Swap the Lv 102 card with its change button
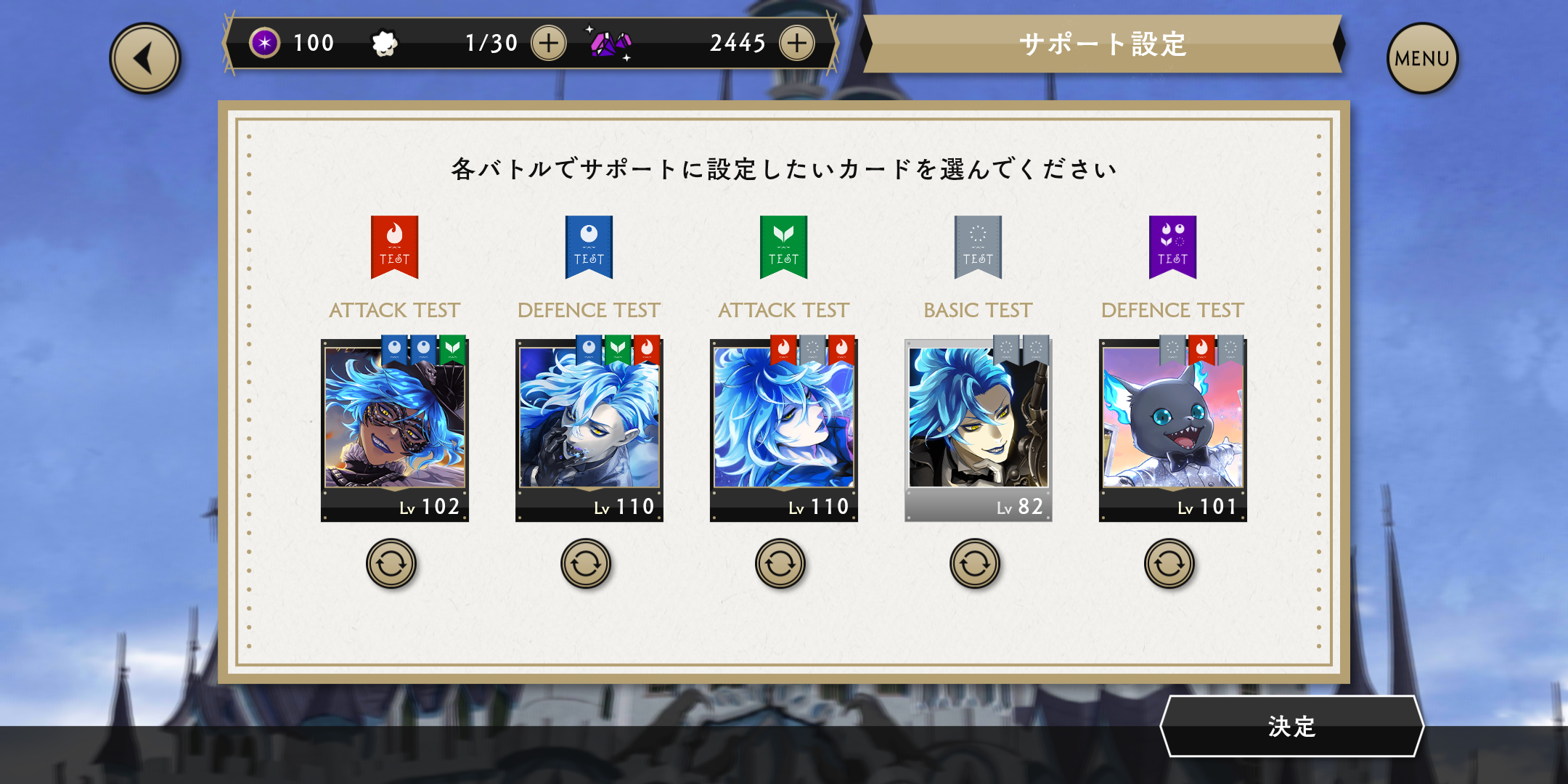Image resolution: width=1568 pixels, height=784 pixels. coord(391,563)
